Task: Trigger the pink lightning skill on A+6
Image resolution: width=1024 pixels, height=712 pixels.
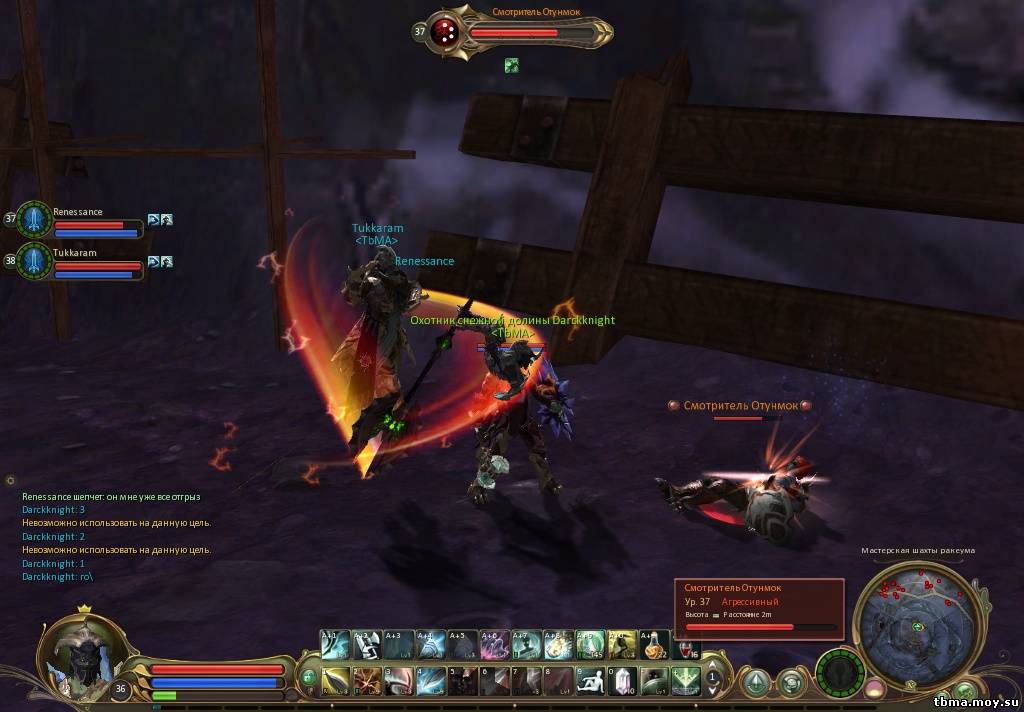Action: pyautogui.click(x=493, y=643)
